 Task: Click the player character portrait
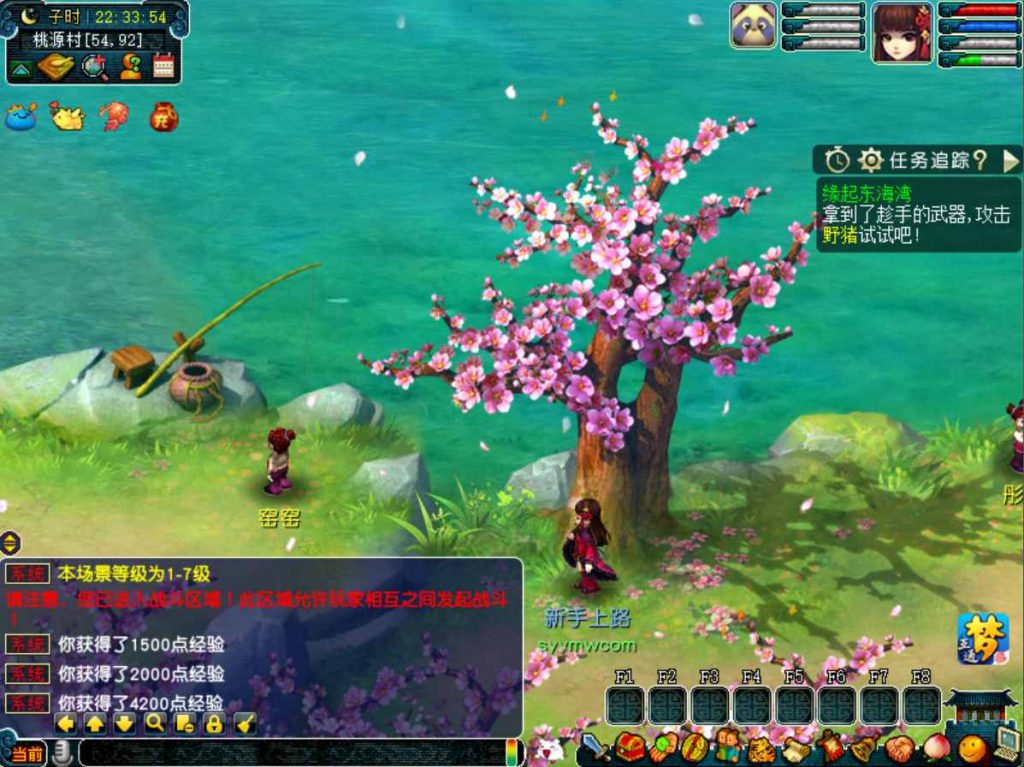[901, 33]
